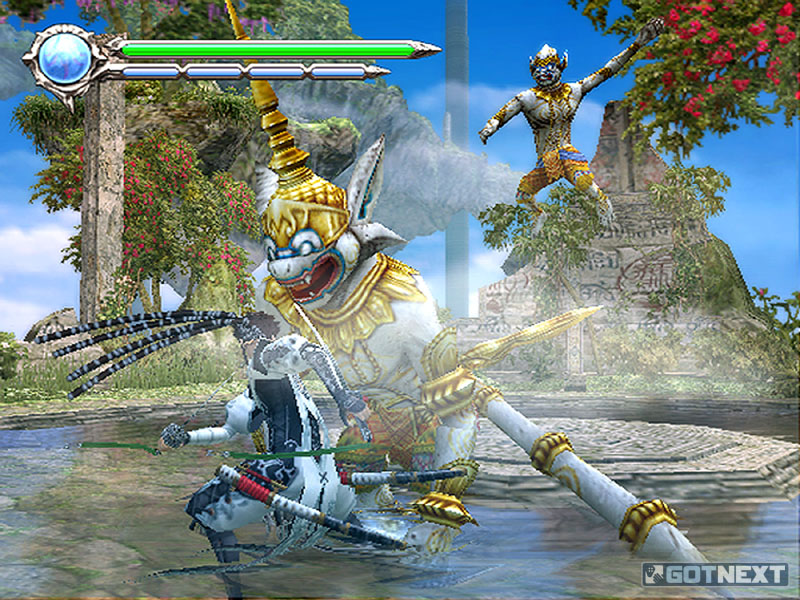Click the GOTNEXT watermark logo
Image resolution: width=800 pixels, height=600 pixels.
tap(714, 574)
